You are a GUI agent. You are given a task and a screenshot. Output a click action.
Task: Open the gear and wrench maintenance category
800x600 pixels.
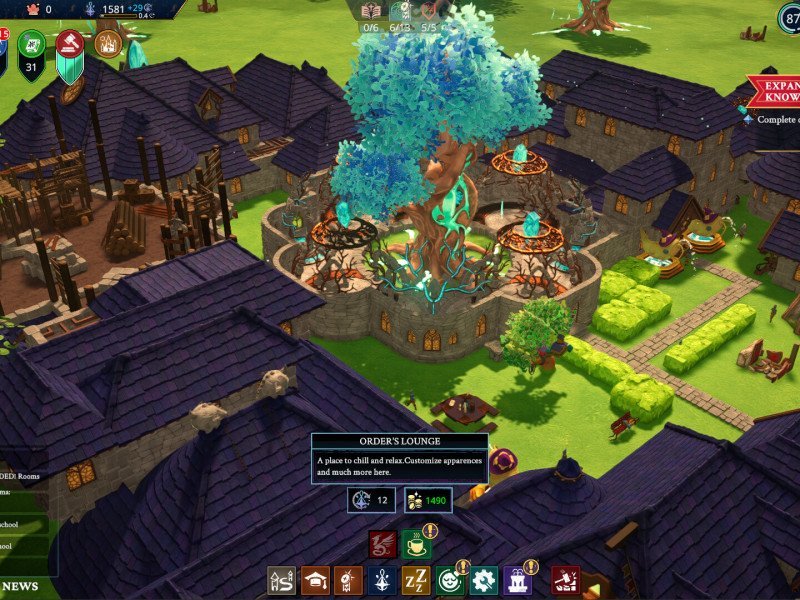click(x=484, y=580)
